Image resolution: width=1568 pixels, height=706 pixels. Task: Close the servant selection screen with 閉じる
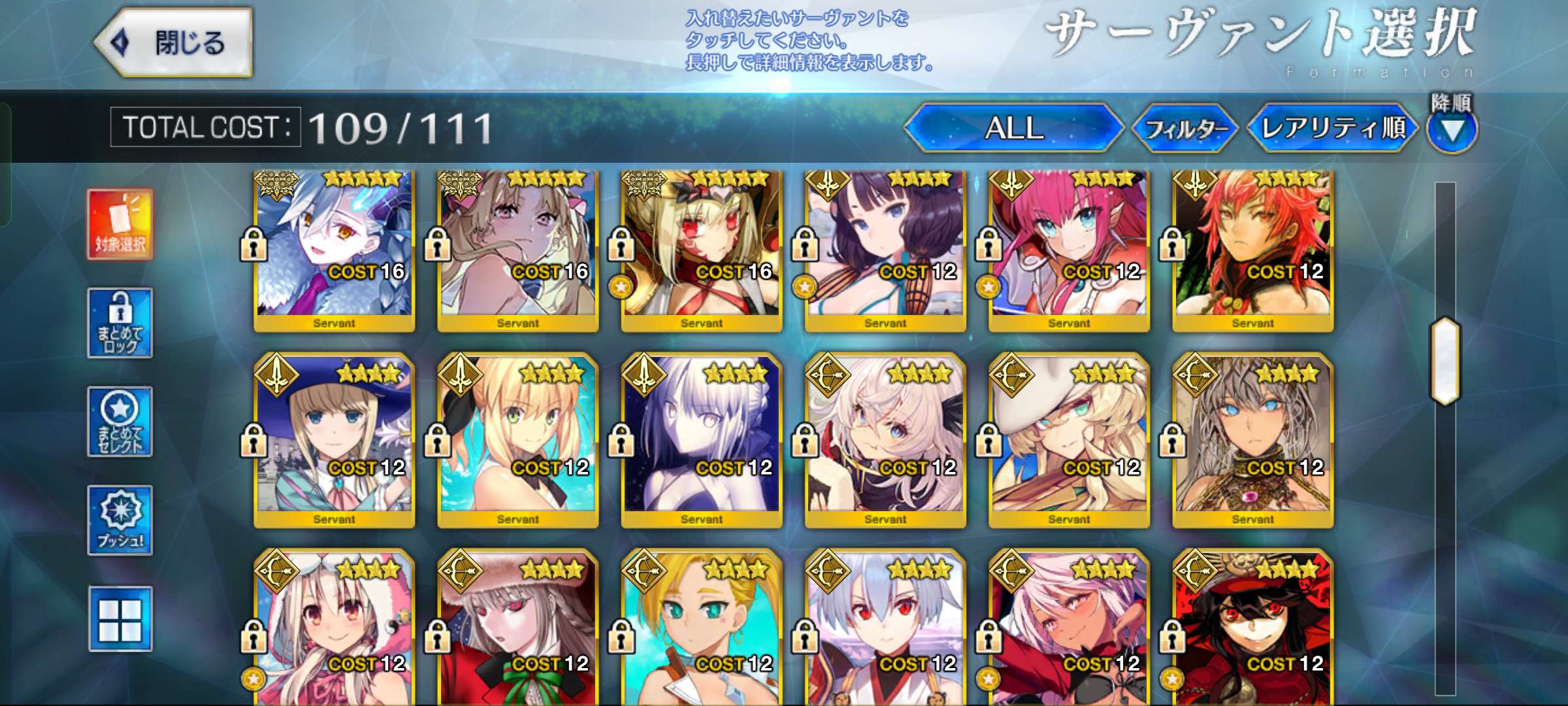click(x=174, y=43)
